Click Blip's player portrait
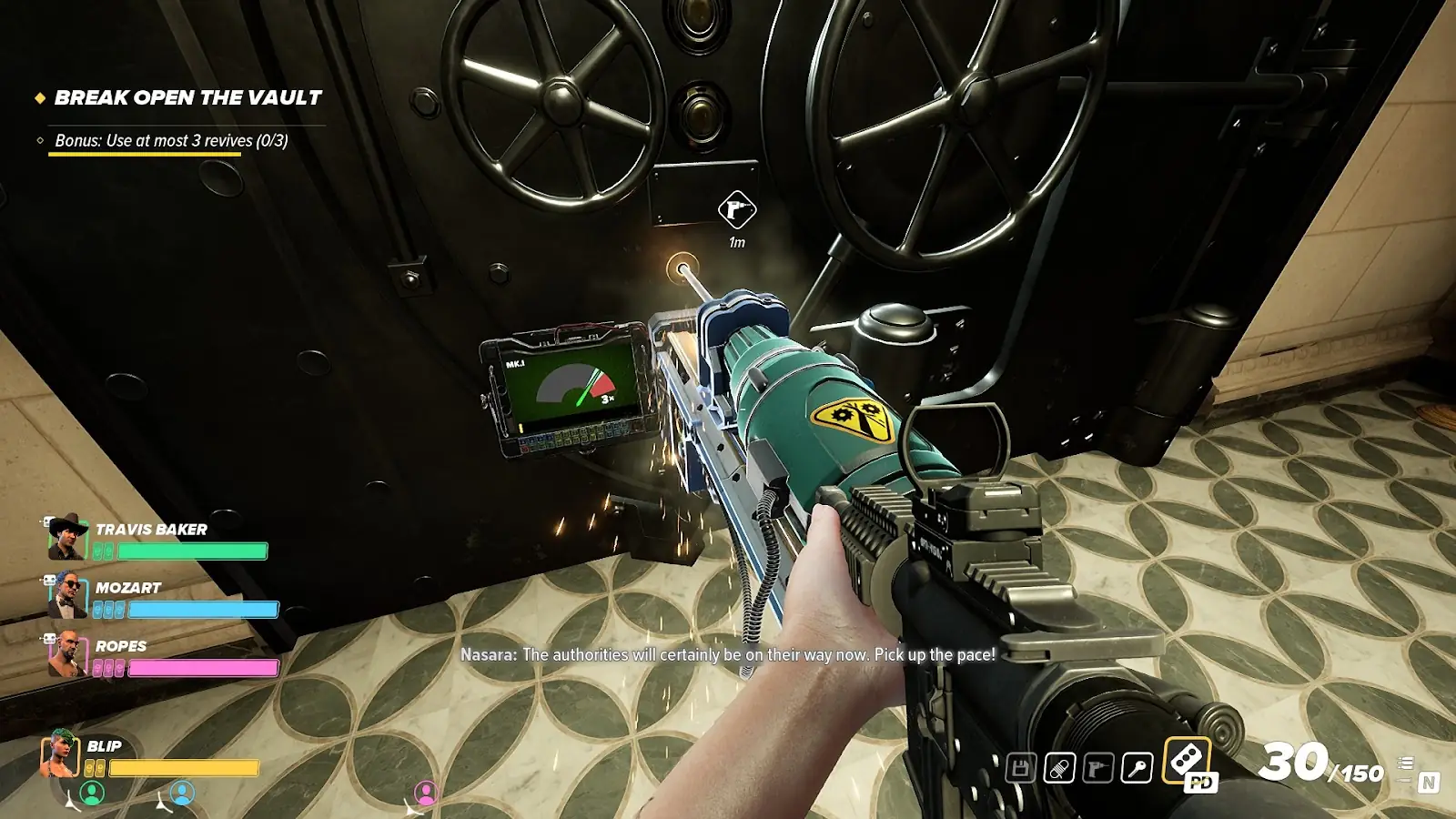The image size is (1456, 819). pos(61,753)
